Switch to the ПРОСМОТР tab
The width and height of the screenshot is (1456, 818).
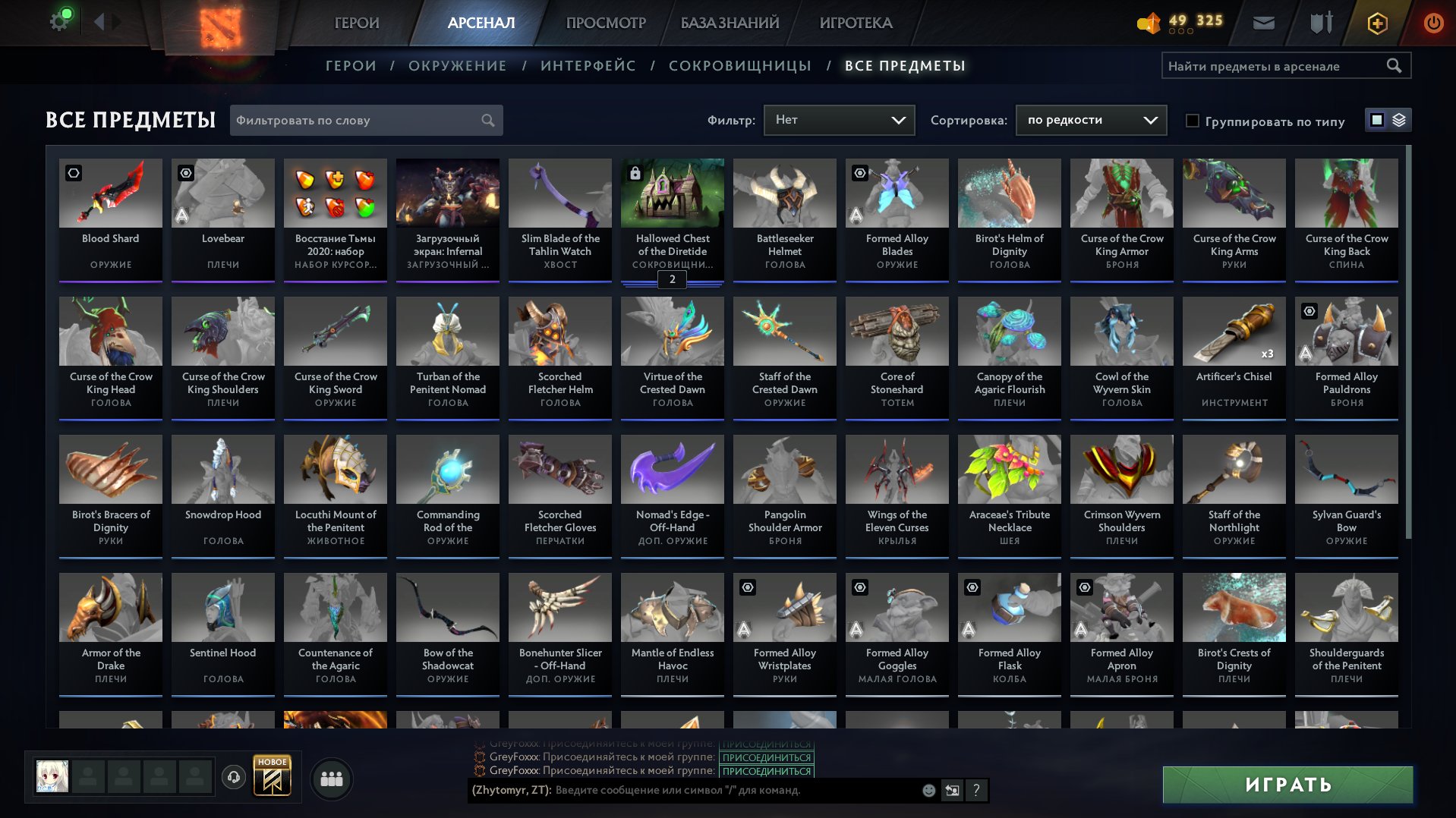coord(605,23)
